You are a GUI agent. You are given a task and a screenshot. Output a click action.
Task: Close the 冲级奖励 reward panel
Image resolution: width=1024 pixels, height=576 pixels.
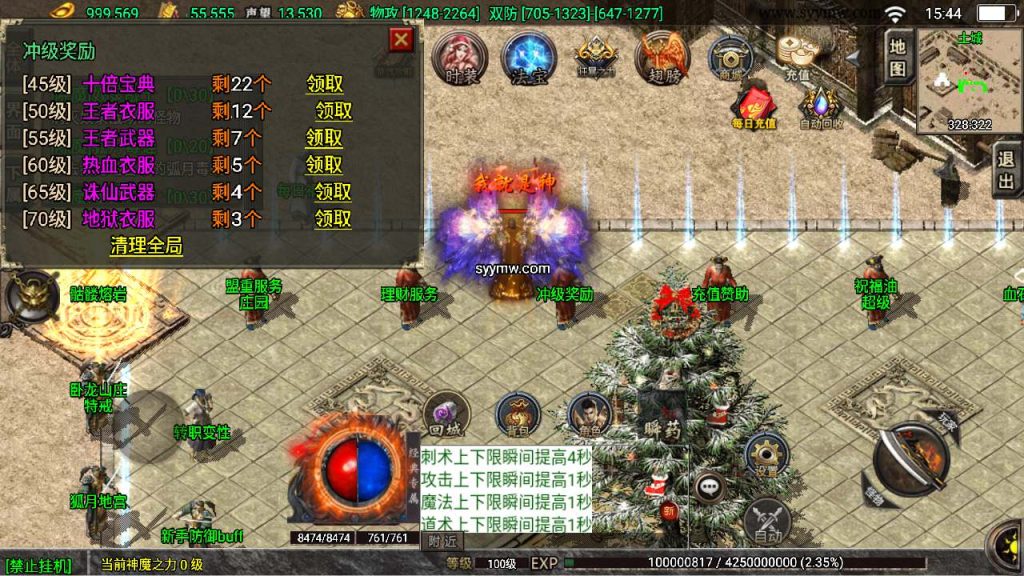[400, 40]
